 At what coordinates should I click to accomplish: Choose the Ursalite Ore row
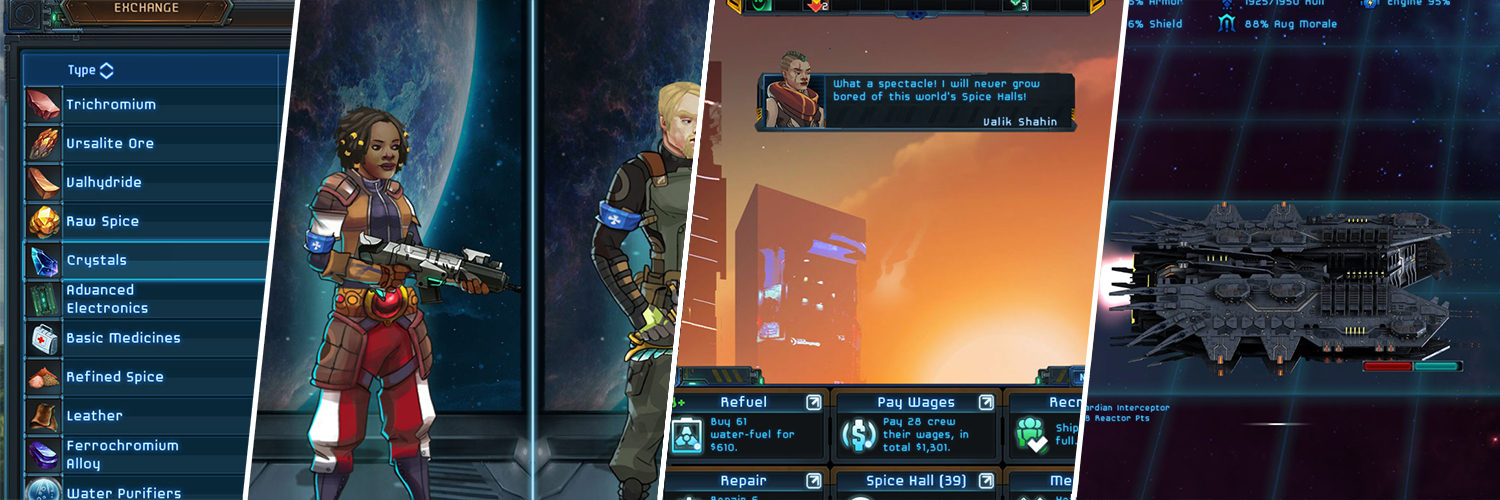click(110, 143)
